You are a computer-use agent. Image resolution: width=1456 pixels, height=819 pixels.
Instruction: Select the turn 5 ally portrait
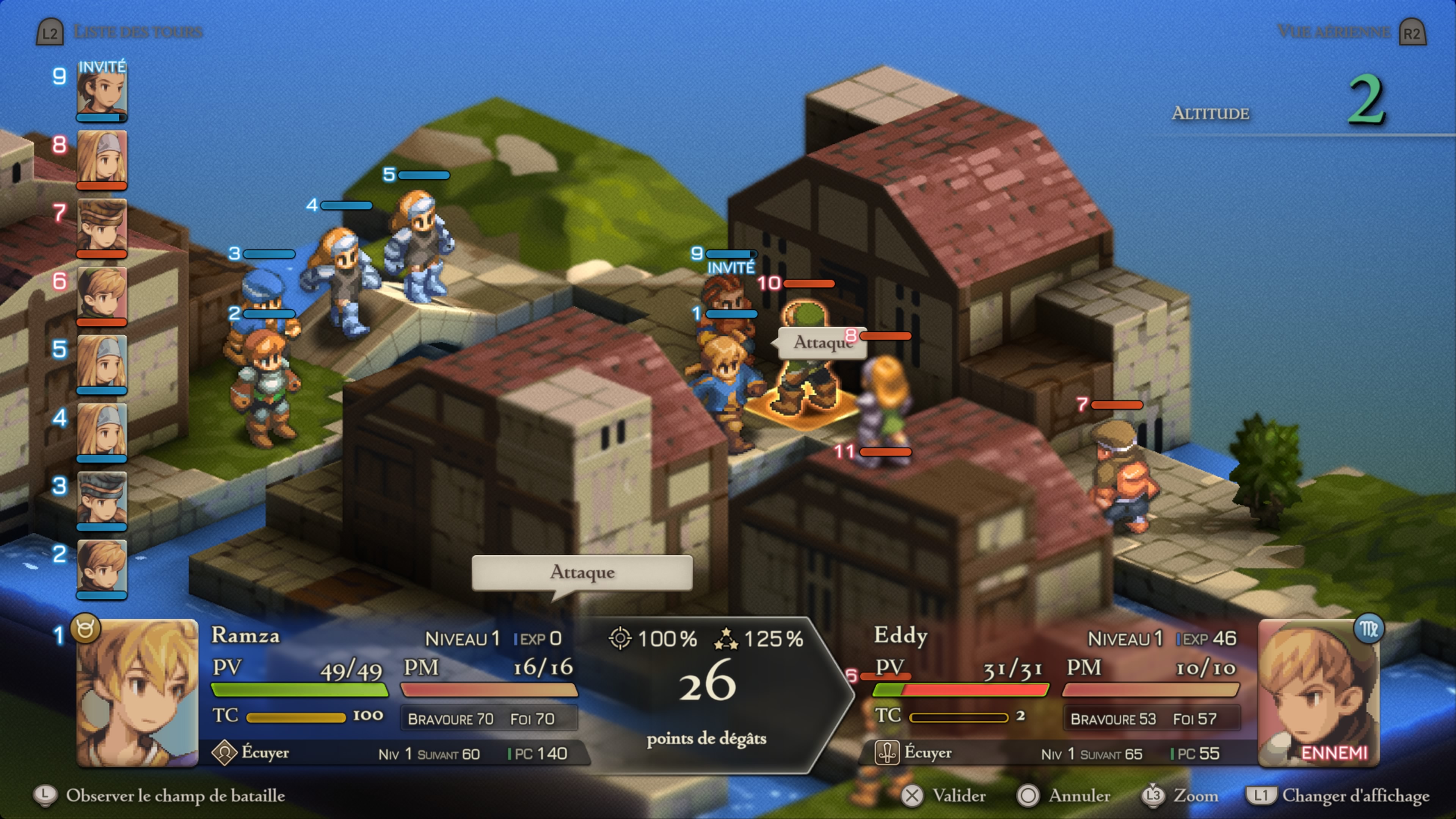[102, 362]
